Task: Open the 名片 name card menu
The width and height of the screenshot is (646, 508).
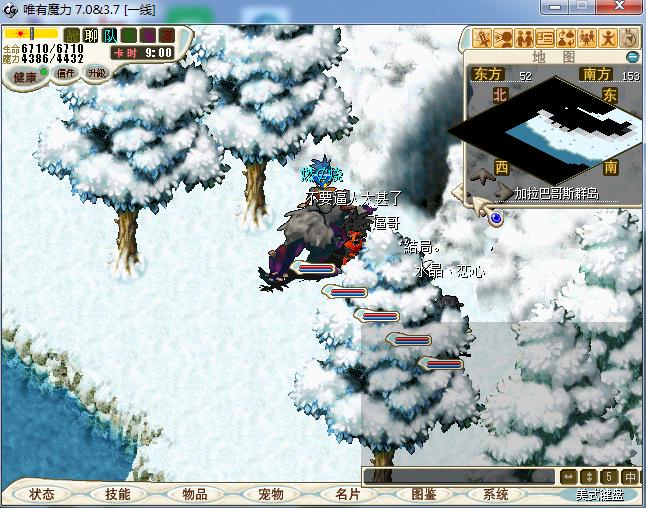Action: click(347, 494)
